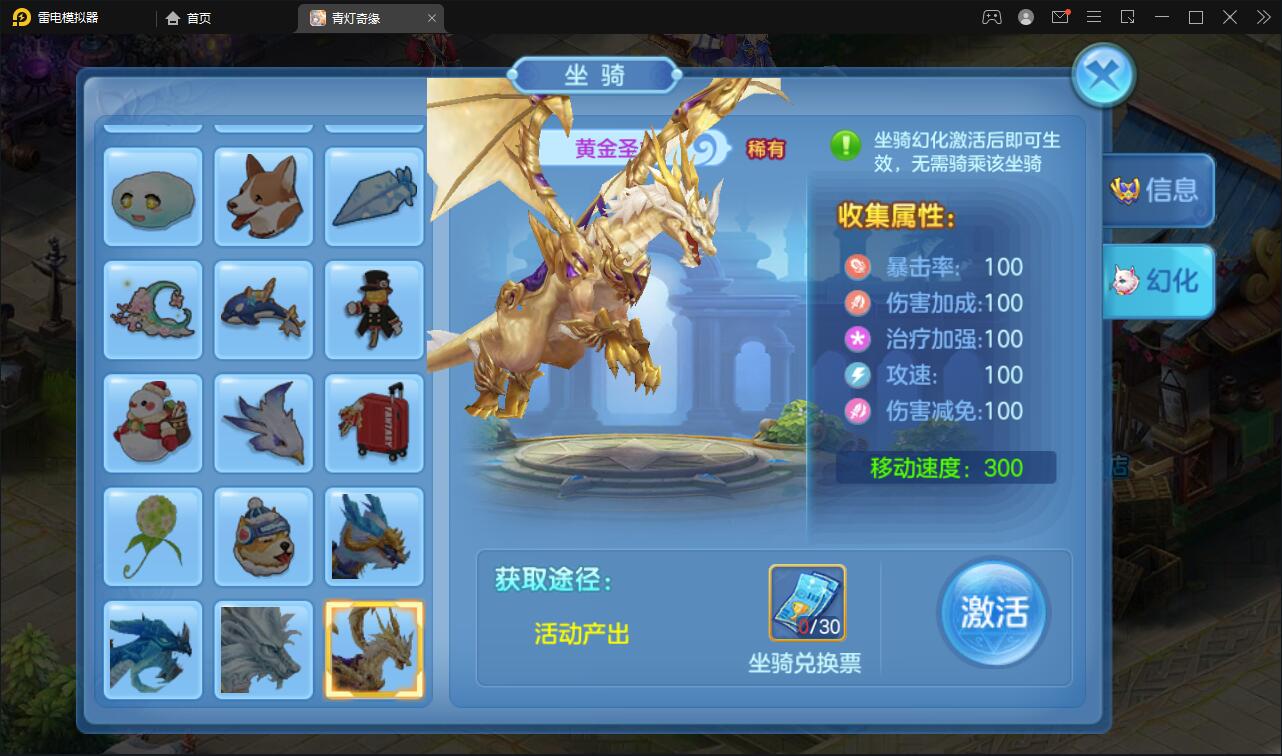The width and height of the screenshot is (1282, 756).
Task: Select the corgi mount thumbnail
Action: (263, 196)
